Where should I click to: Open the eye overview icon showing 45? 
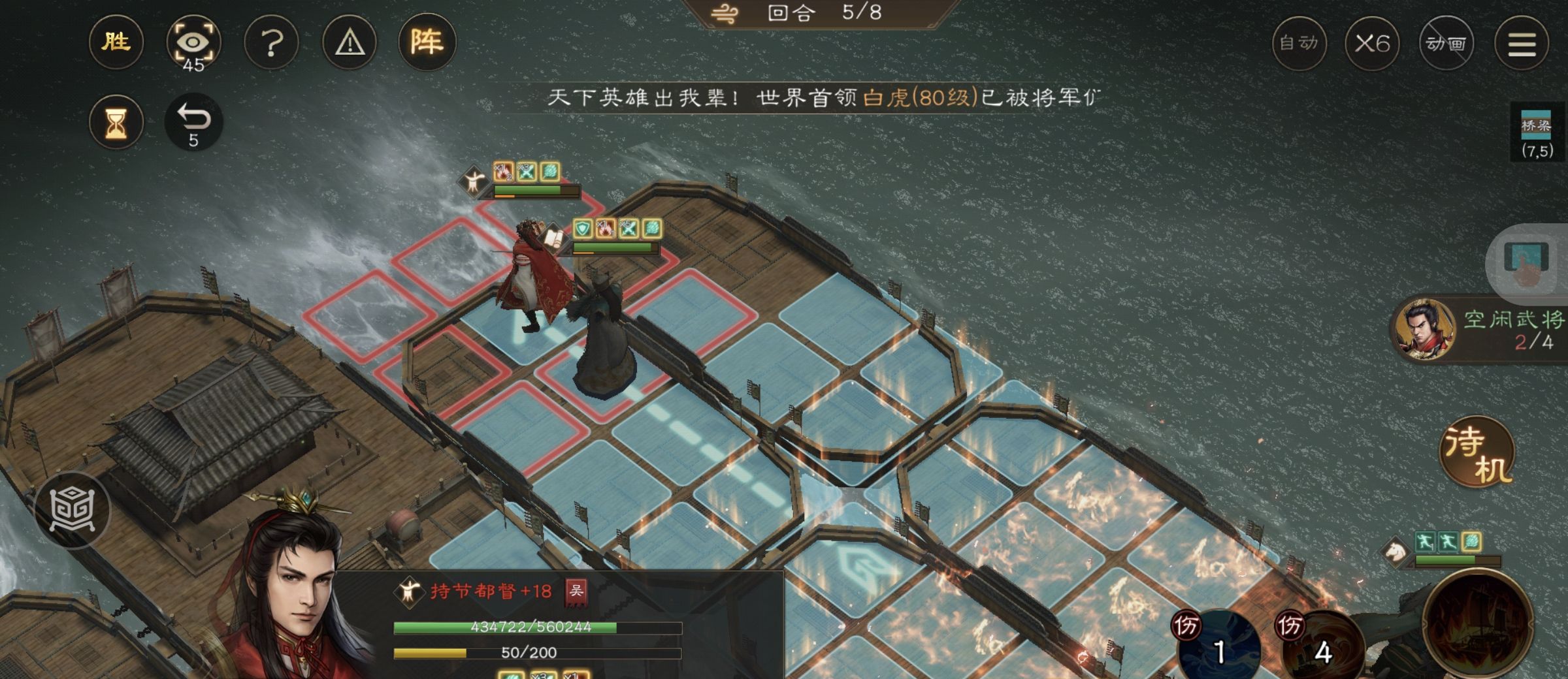click(x=195, y=42)
